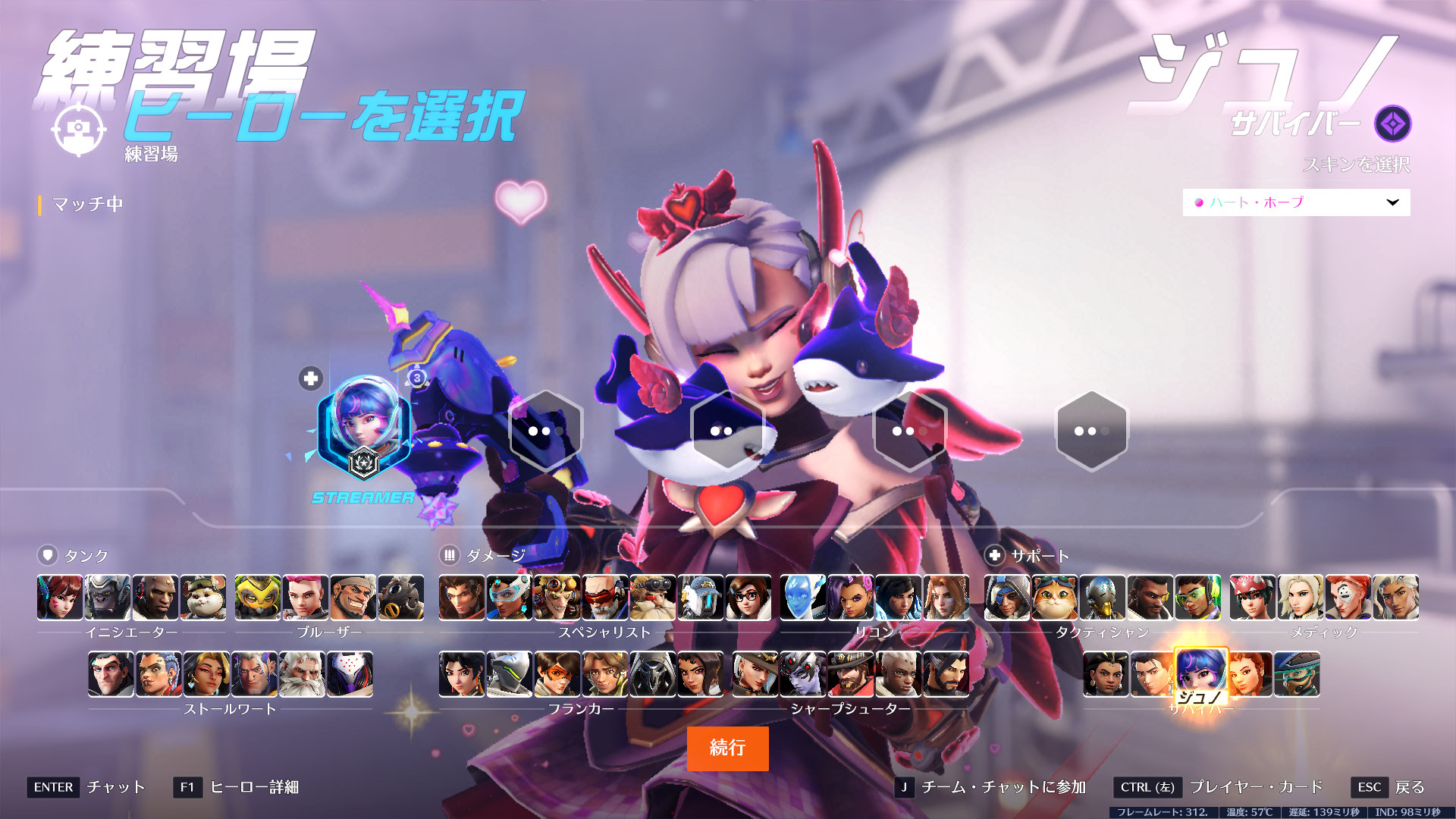Pick Brigitte from the survivor group
Viewport: 1456px width, 819px height.
click(x=1249, y=674)
